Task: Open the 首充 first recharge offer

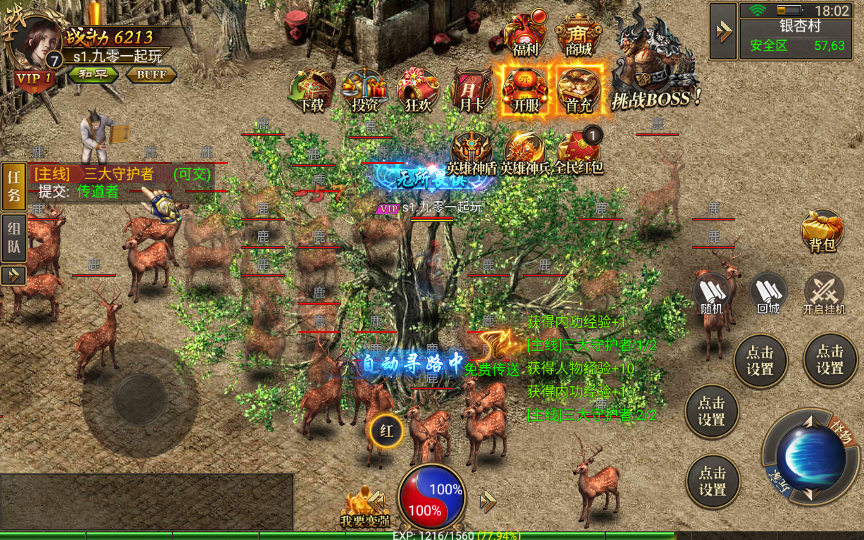Action: (x=579, y=90)
